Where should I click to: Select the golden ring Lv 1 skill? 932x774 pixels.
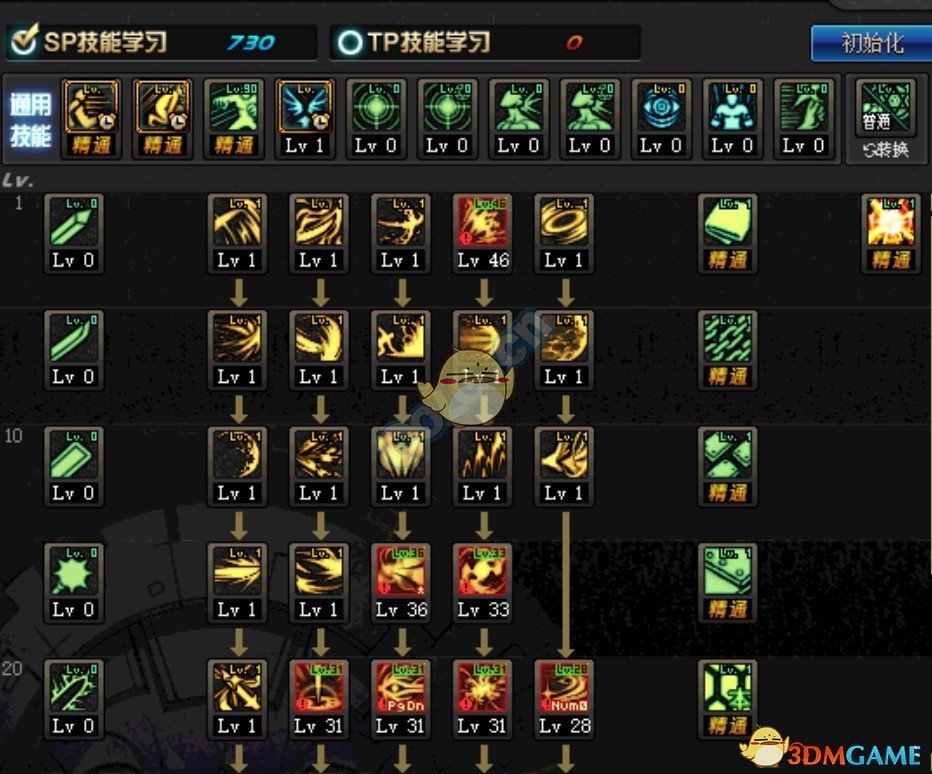[x=565, y=222]
